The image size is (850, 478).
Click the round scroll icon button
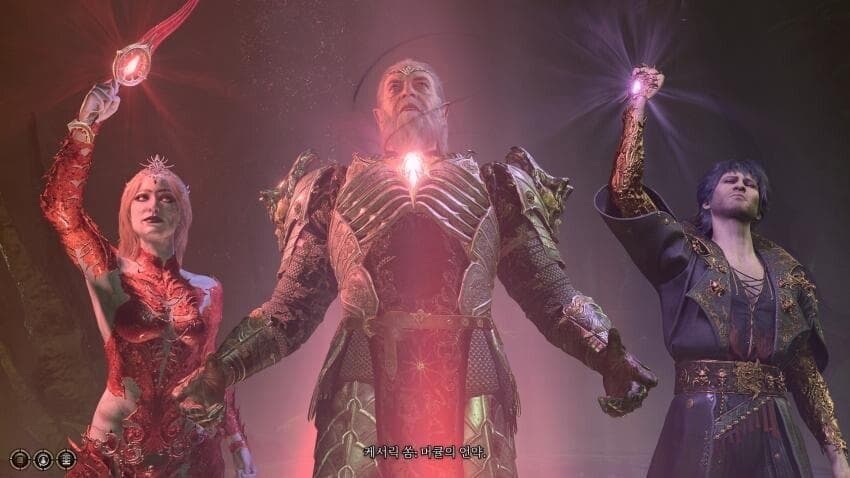click(x=19, y=460)
